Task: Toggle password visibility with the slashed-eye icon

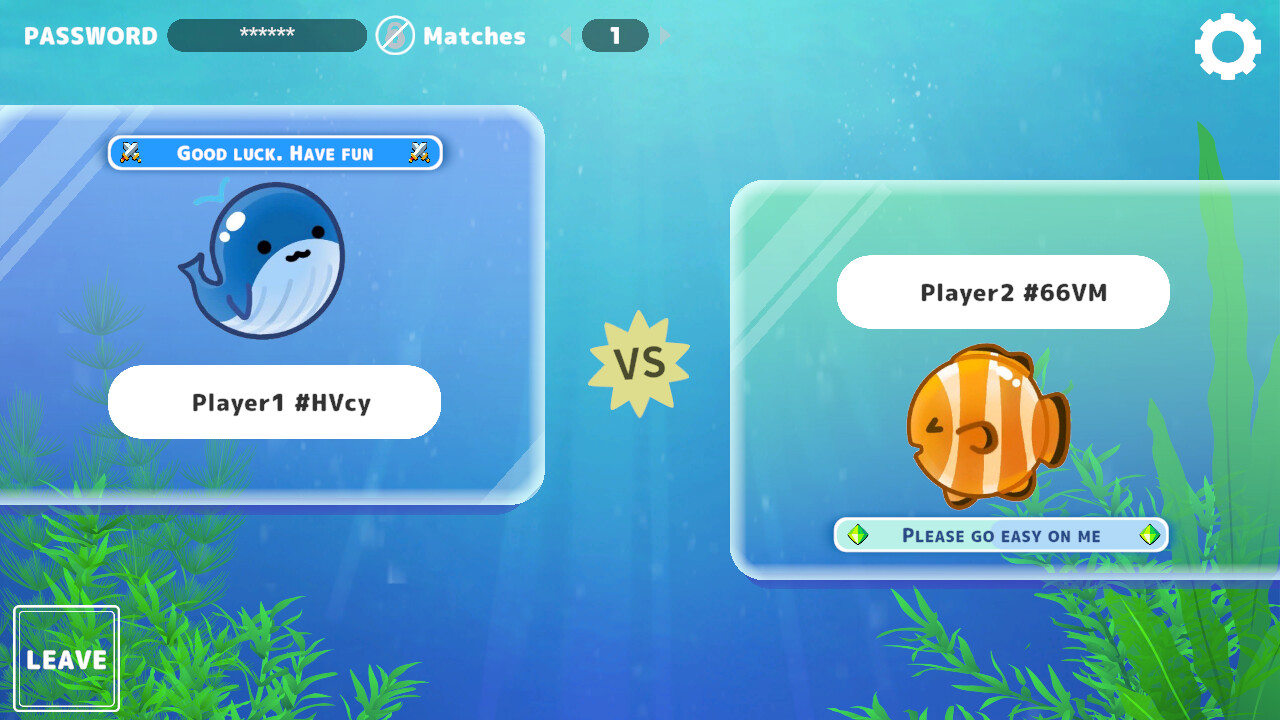Action: [x=394, y=36]
